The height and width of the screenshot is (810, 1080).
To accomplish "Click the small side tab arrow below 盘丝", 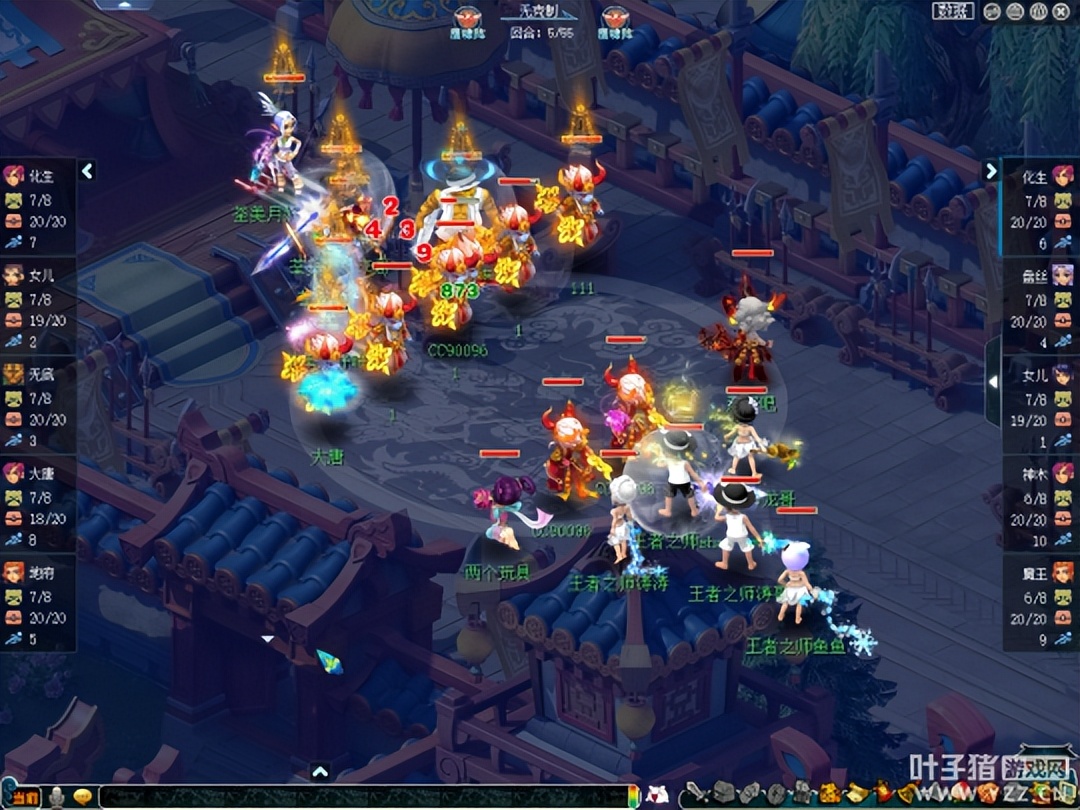I will 992,382.
